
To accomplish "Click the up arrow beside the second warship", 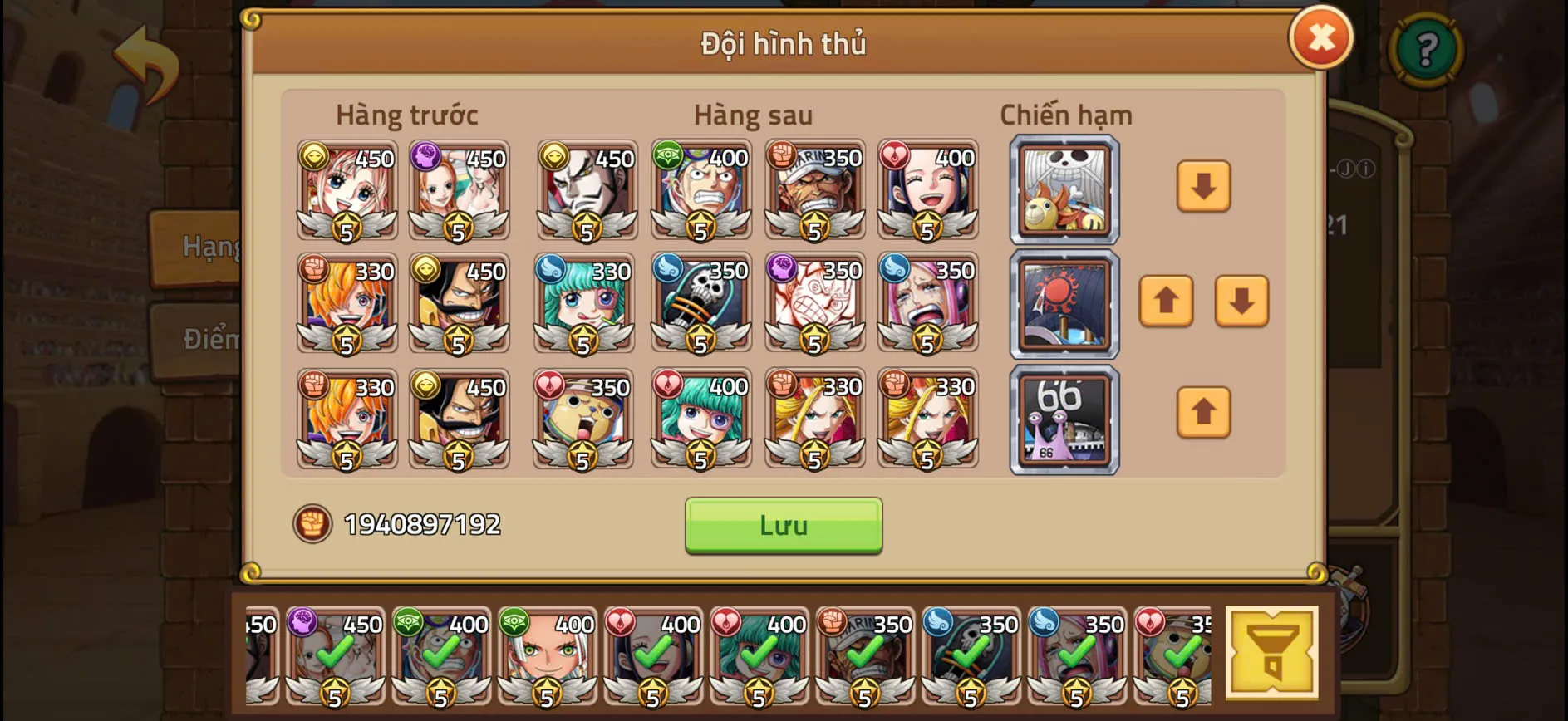I will tap(1167, 302).
